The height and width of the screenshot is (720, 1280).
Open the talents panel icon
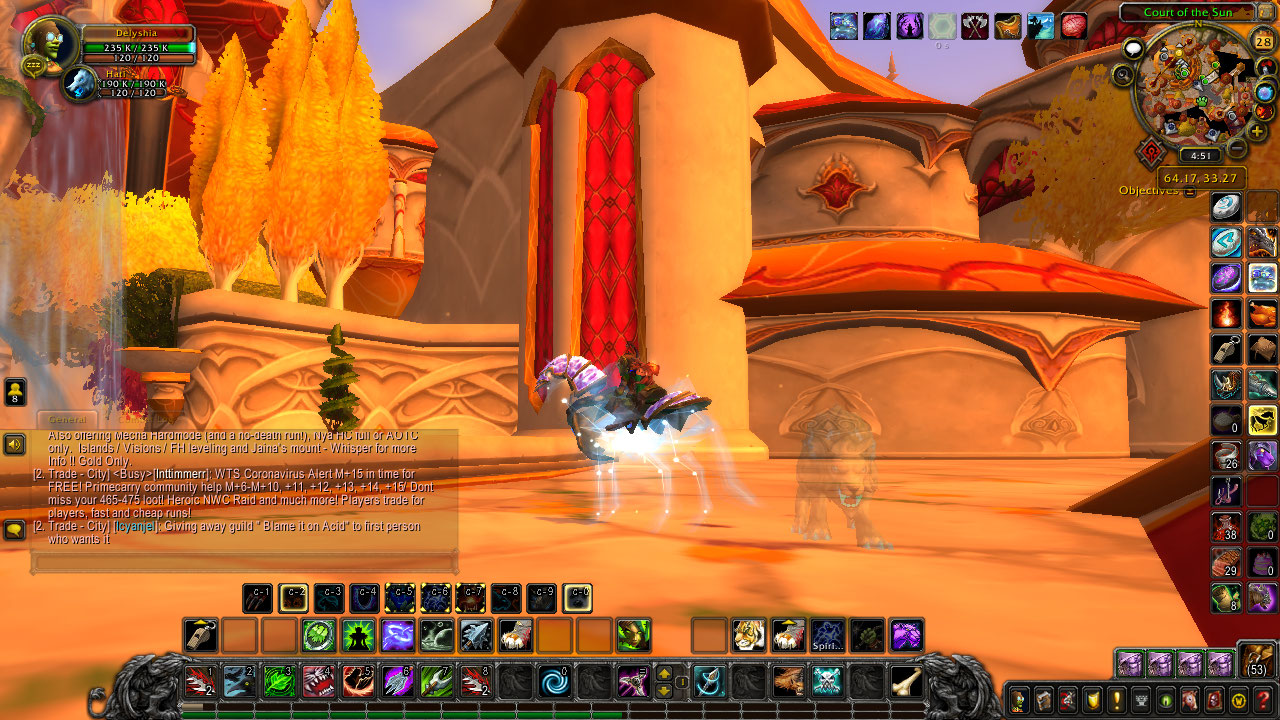coord(1068,698)
